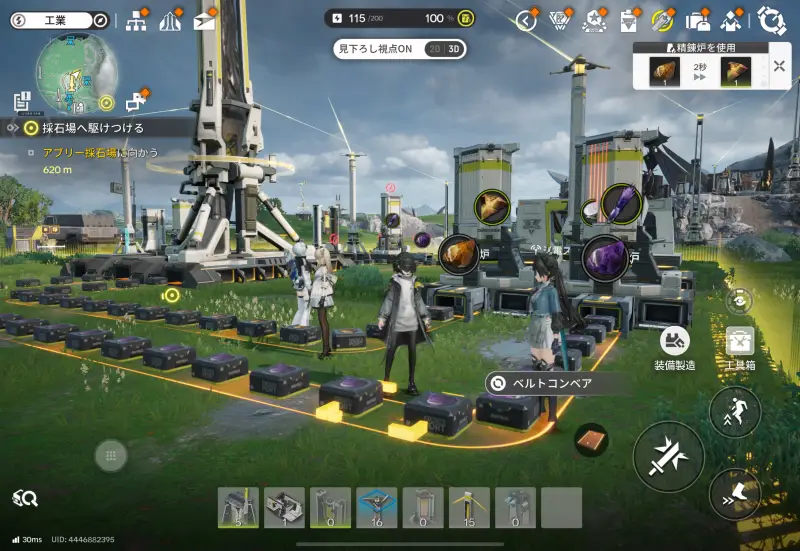
Task: Select the hotbar building slot showing 16
Action: (377, 507)
